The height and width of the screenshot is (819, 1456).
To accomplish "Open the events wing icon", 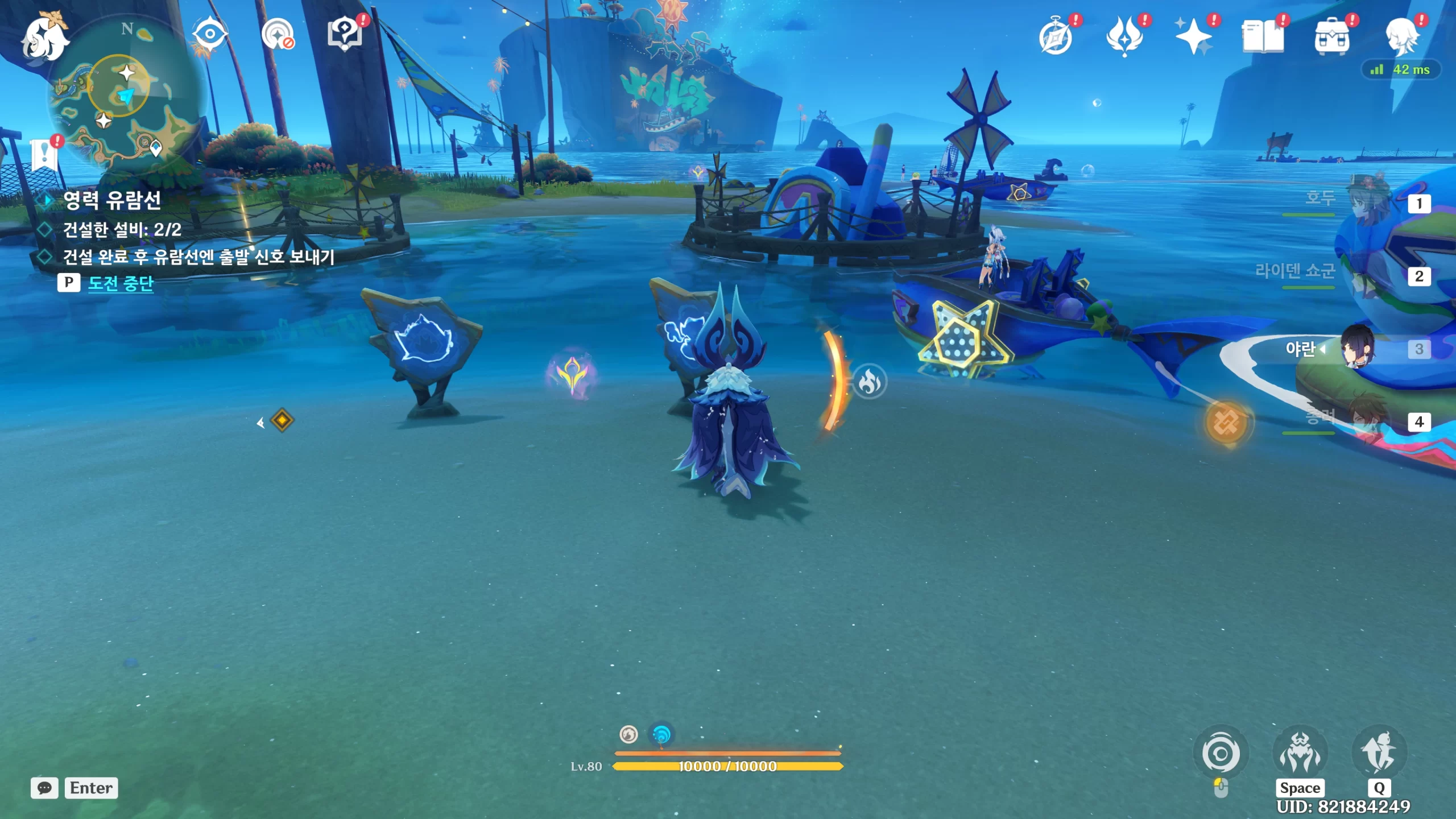I will click(x=1124, y=37).
